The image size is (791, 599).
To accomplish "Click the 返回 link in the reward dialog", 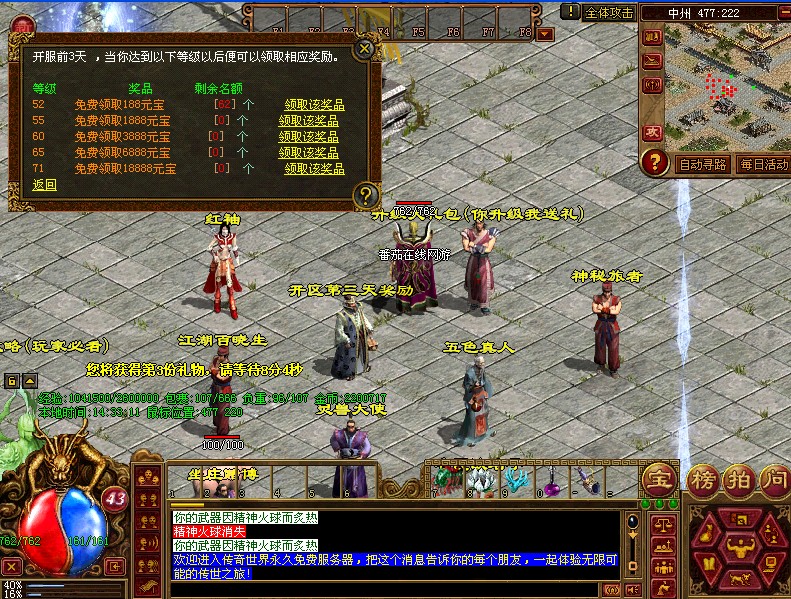I will 44,185.
